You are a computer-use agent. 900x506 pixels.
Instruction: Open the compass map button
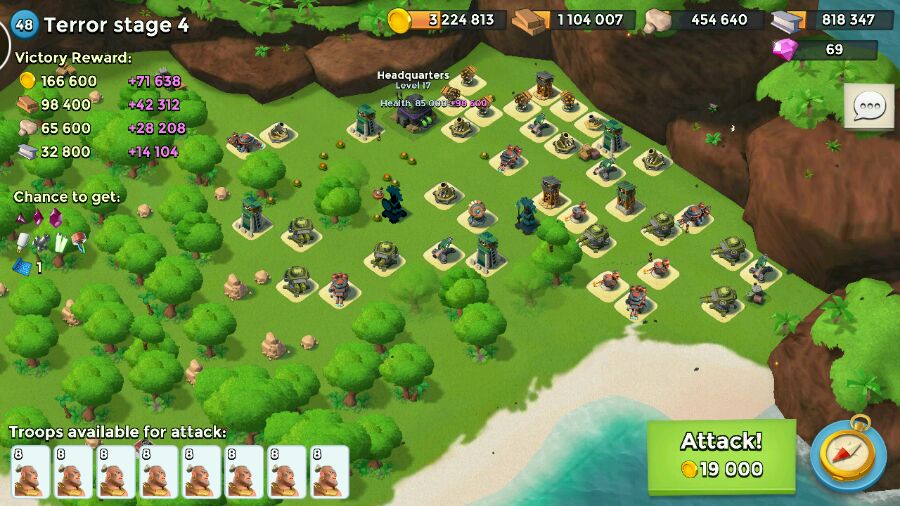[x=847, y=454]
